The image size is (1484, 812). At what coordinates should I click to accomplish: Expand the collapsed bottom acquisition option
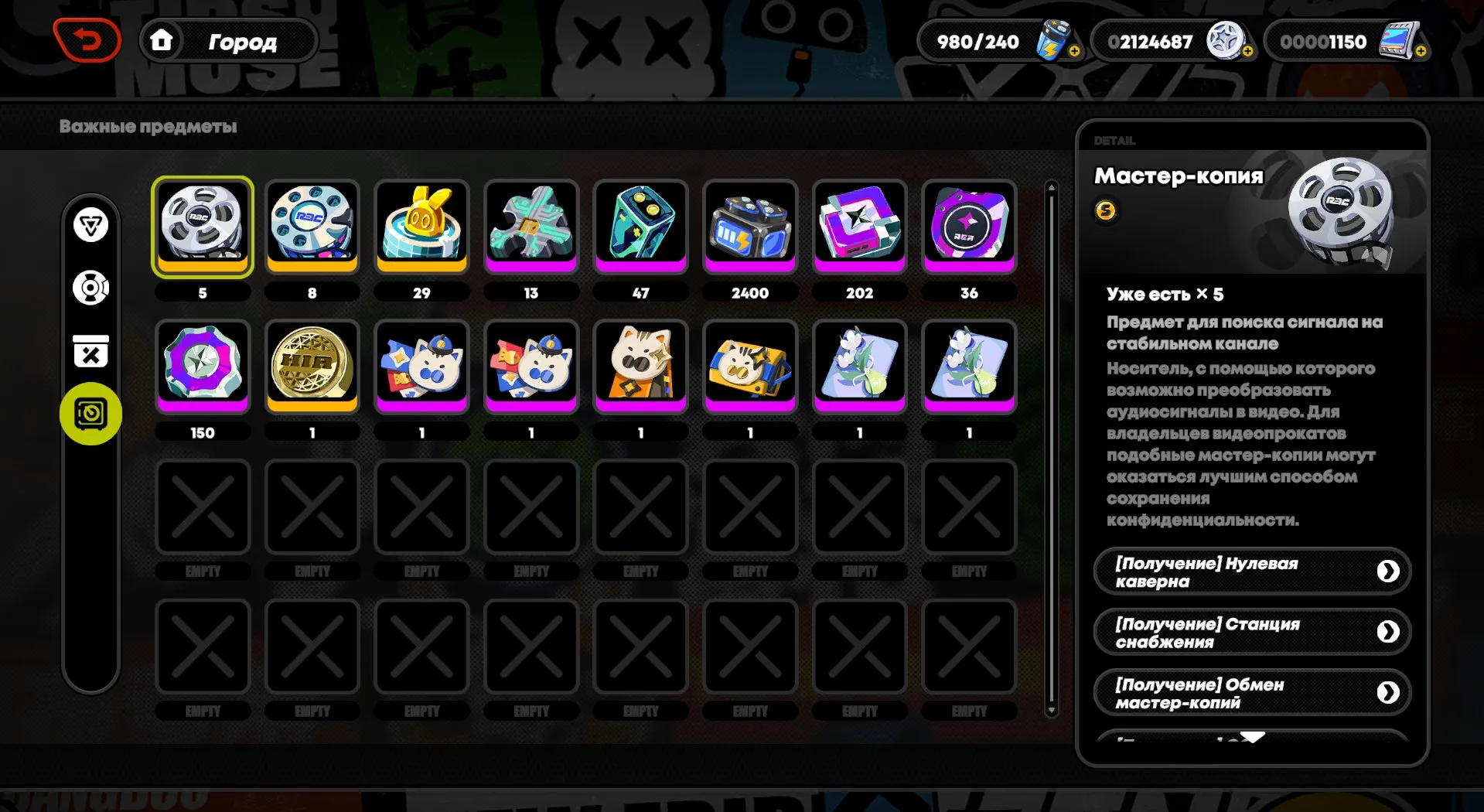pyautogui.click(x=1253, y=737)
